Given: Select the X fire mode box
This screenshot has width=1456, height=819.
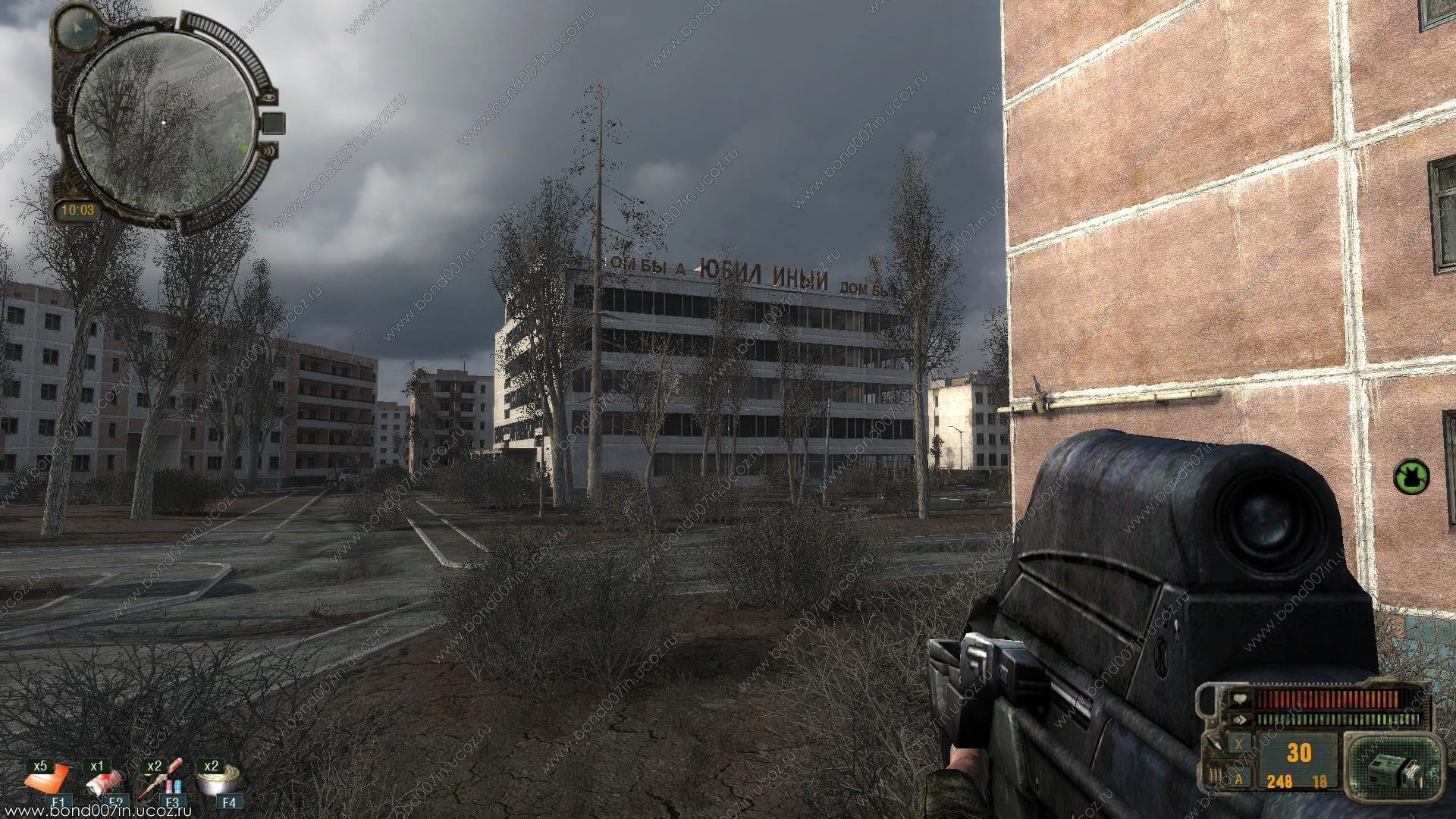Looking at the screenshot, I should tap(1239, 744).
